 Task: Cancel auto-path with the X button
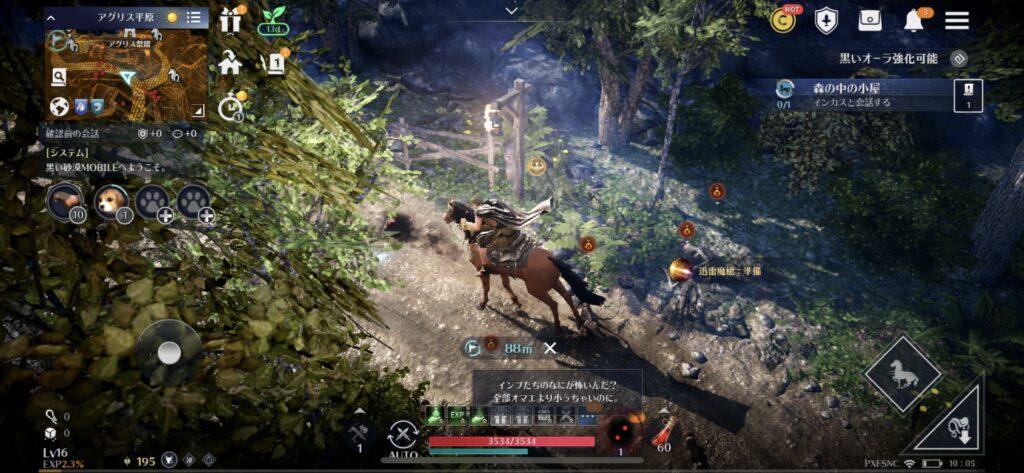[x=549, y=347]
